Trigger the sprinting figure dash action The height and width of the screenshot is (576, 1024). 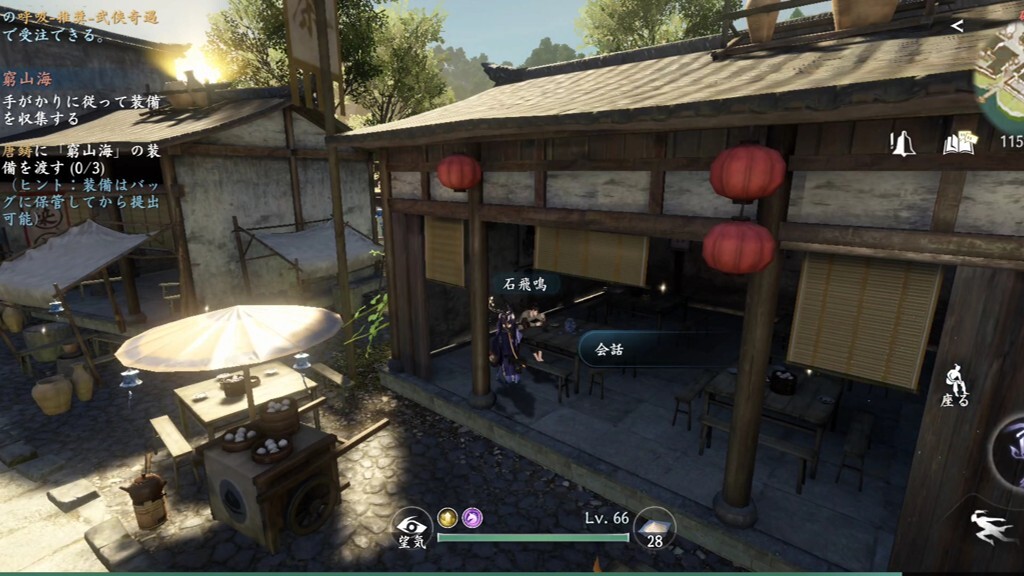[x=991, y=527]
